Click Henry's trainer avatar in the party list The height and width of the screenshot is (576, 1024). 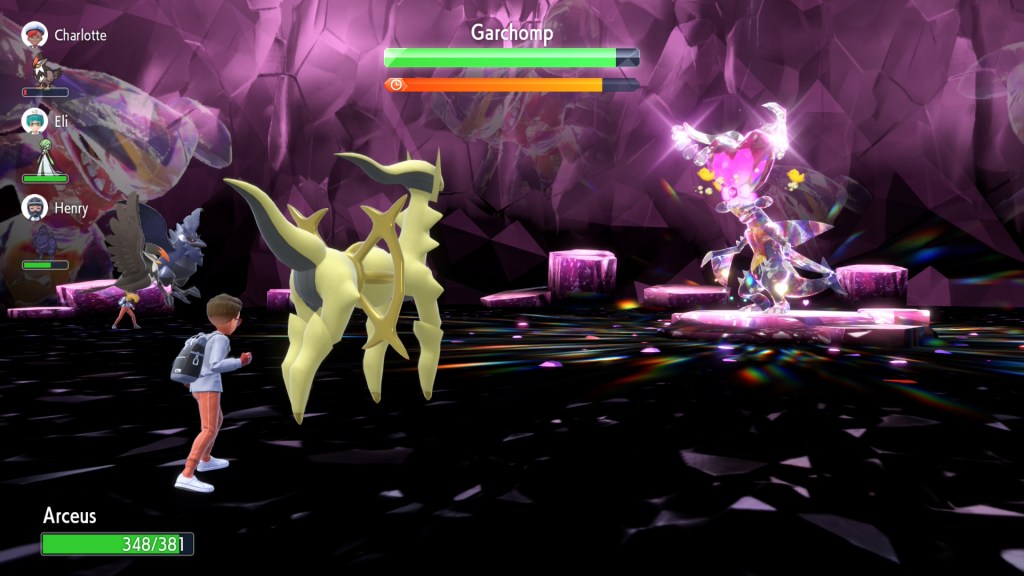35,208
